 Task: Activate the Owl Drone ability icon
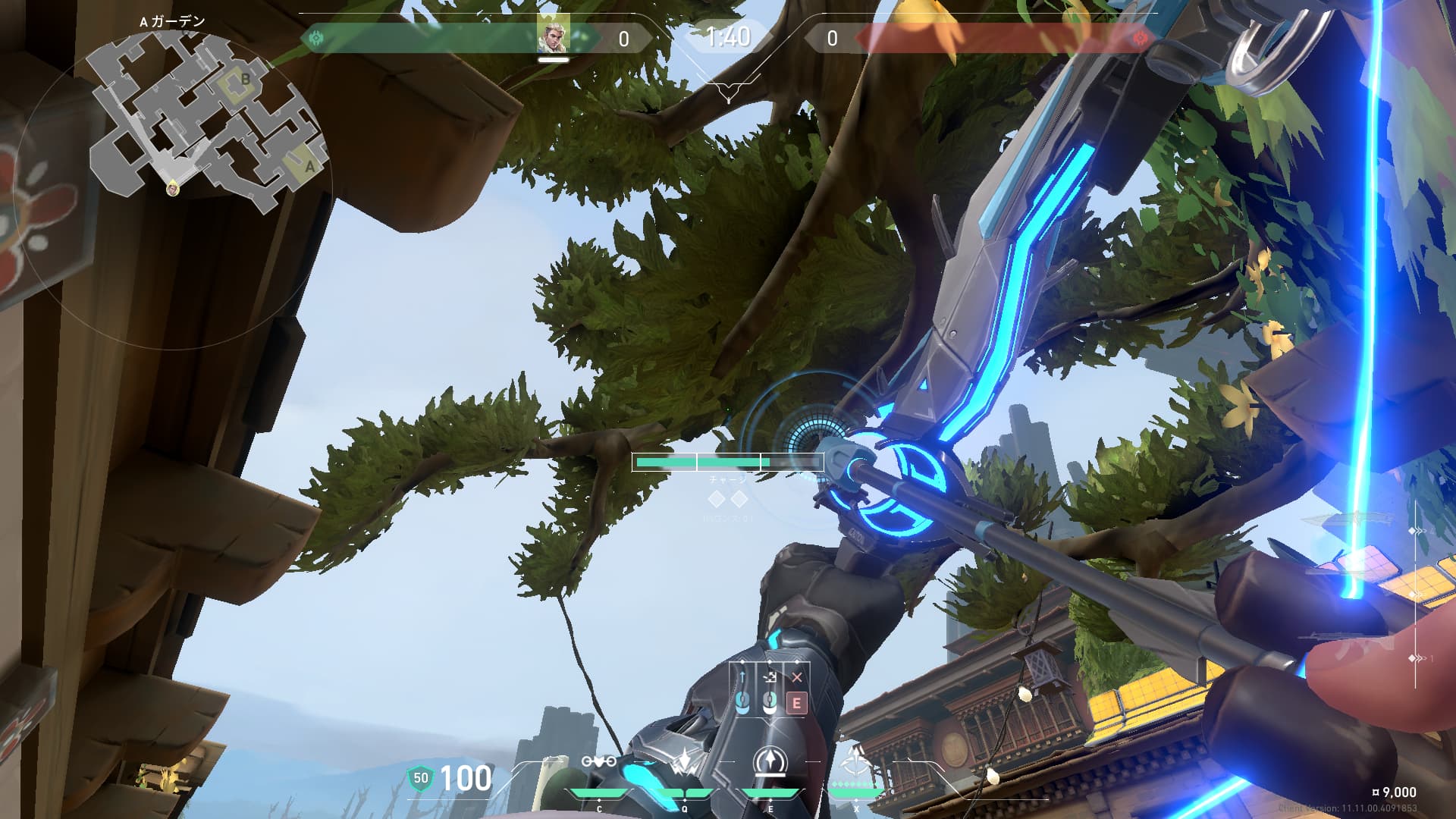(x=598, y=763)
